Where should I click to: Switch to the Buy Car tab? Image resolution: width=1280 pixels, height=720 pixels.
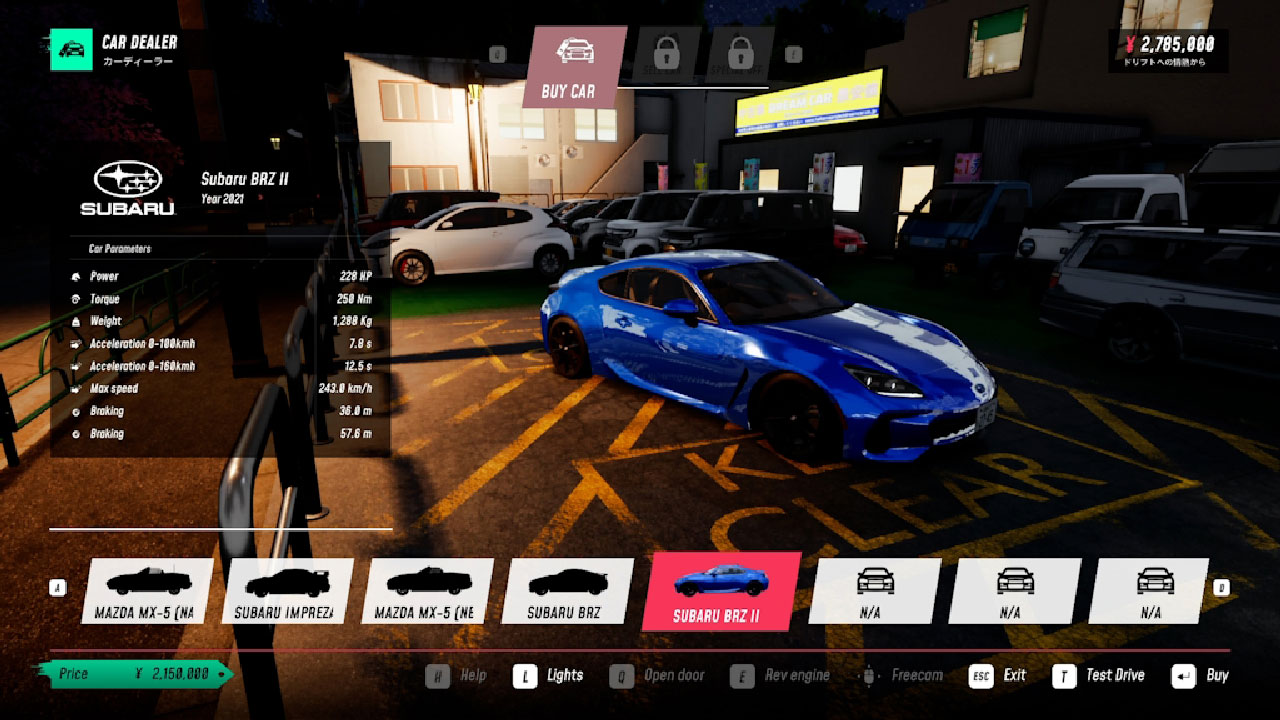tap(572, 66)
